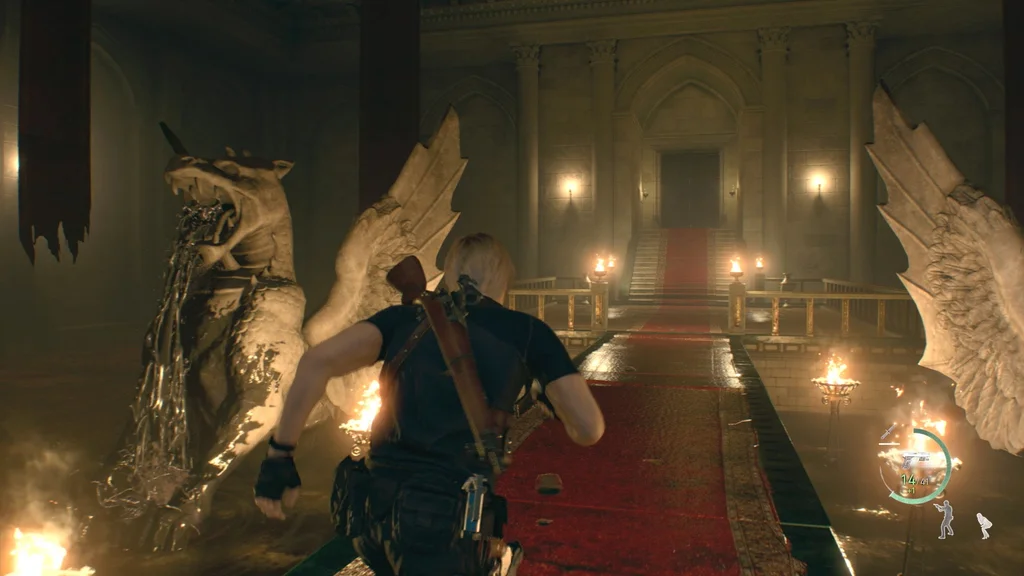Screen dimensions: 1024x576
Task: Select the equipped handgun weapon icon
Action: point(914,460)
